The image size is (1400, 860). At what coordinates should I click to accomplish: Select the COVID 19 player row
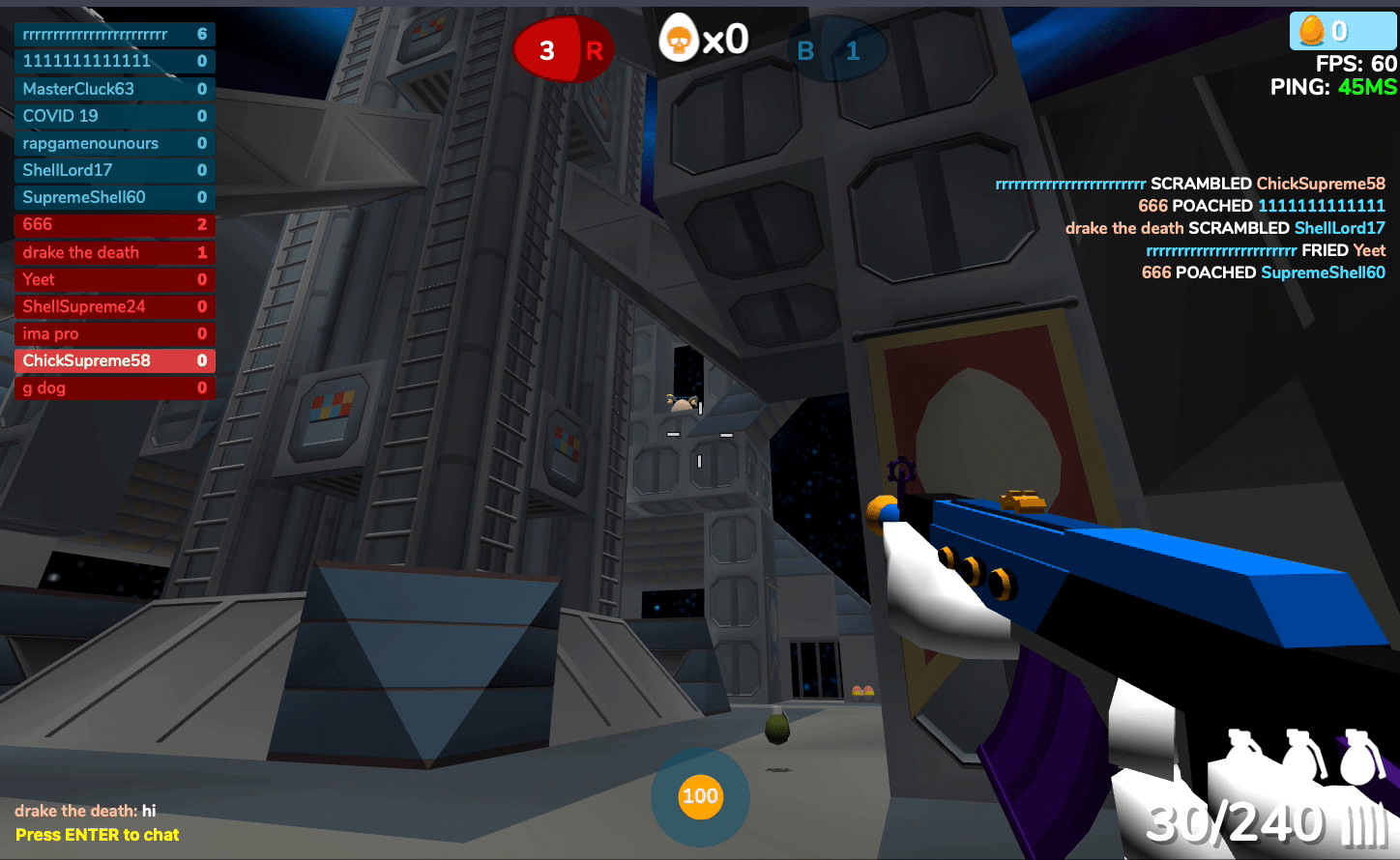pos(114,116)
